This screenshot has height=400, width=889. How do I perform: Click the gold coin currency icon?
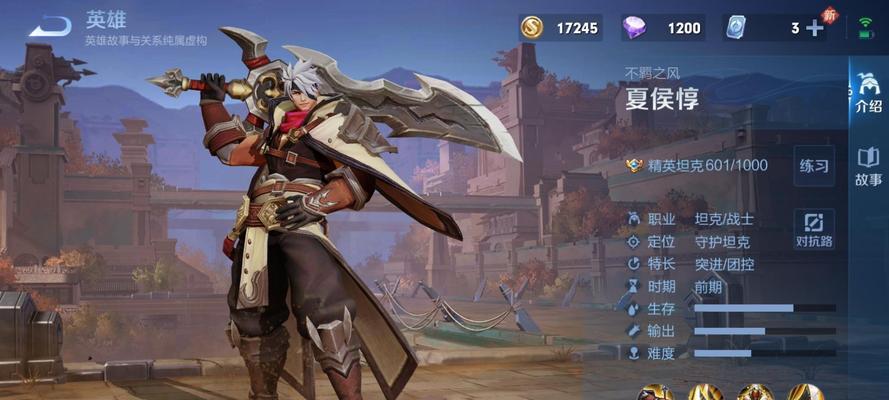coord(532,28)
